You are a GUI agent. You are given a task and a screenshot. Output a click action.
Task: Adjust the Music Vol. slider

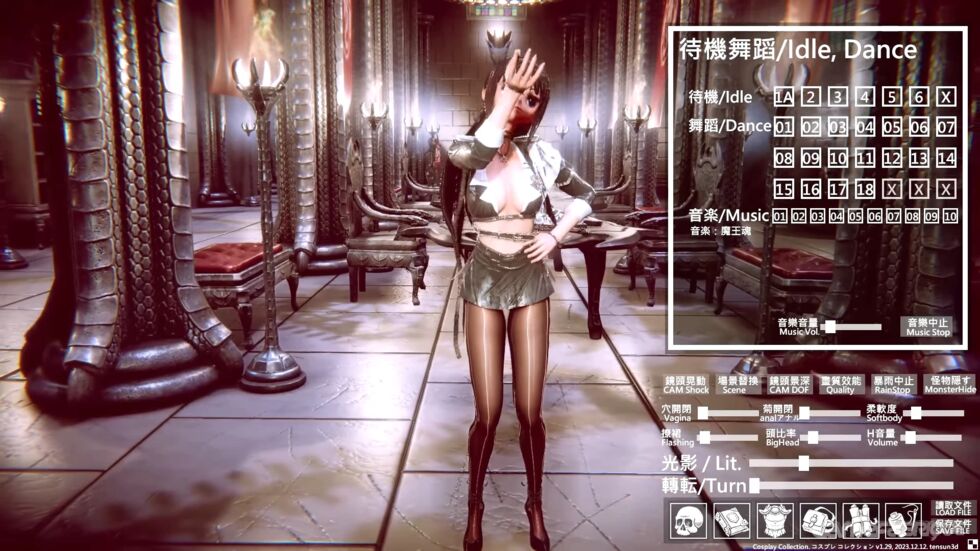[829, 326]
